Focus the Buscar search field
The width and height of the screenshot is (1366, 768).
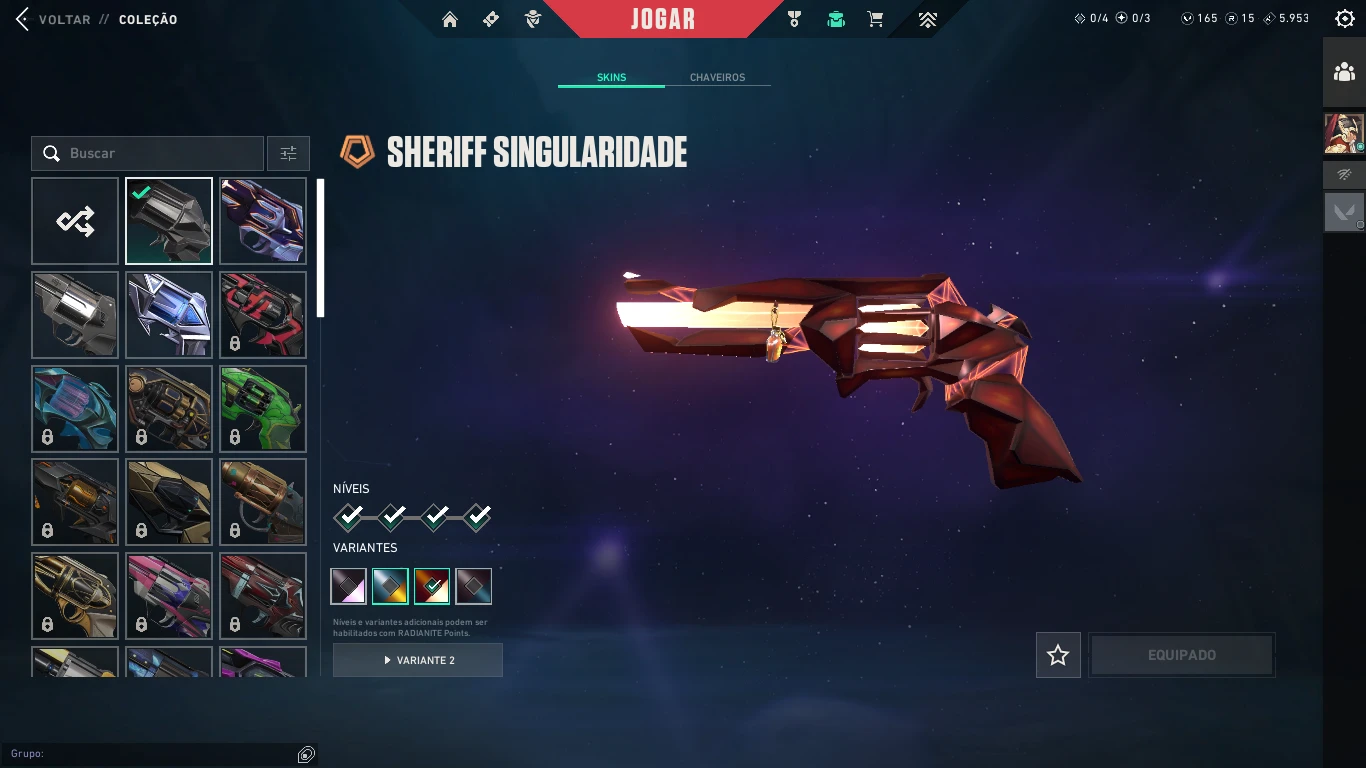tap(160, 153)
